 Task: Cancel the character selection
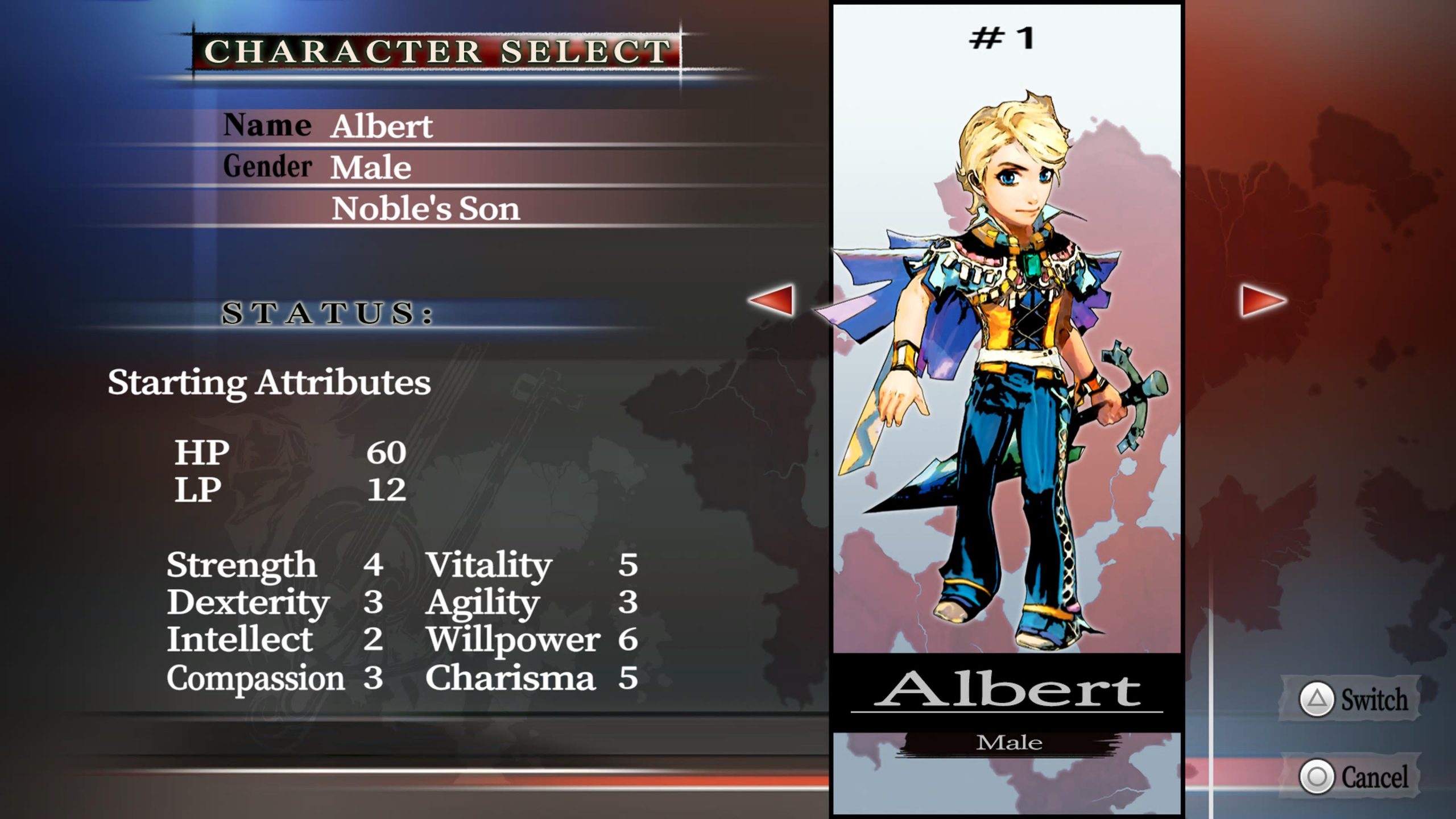tap(1352, 777)
